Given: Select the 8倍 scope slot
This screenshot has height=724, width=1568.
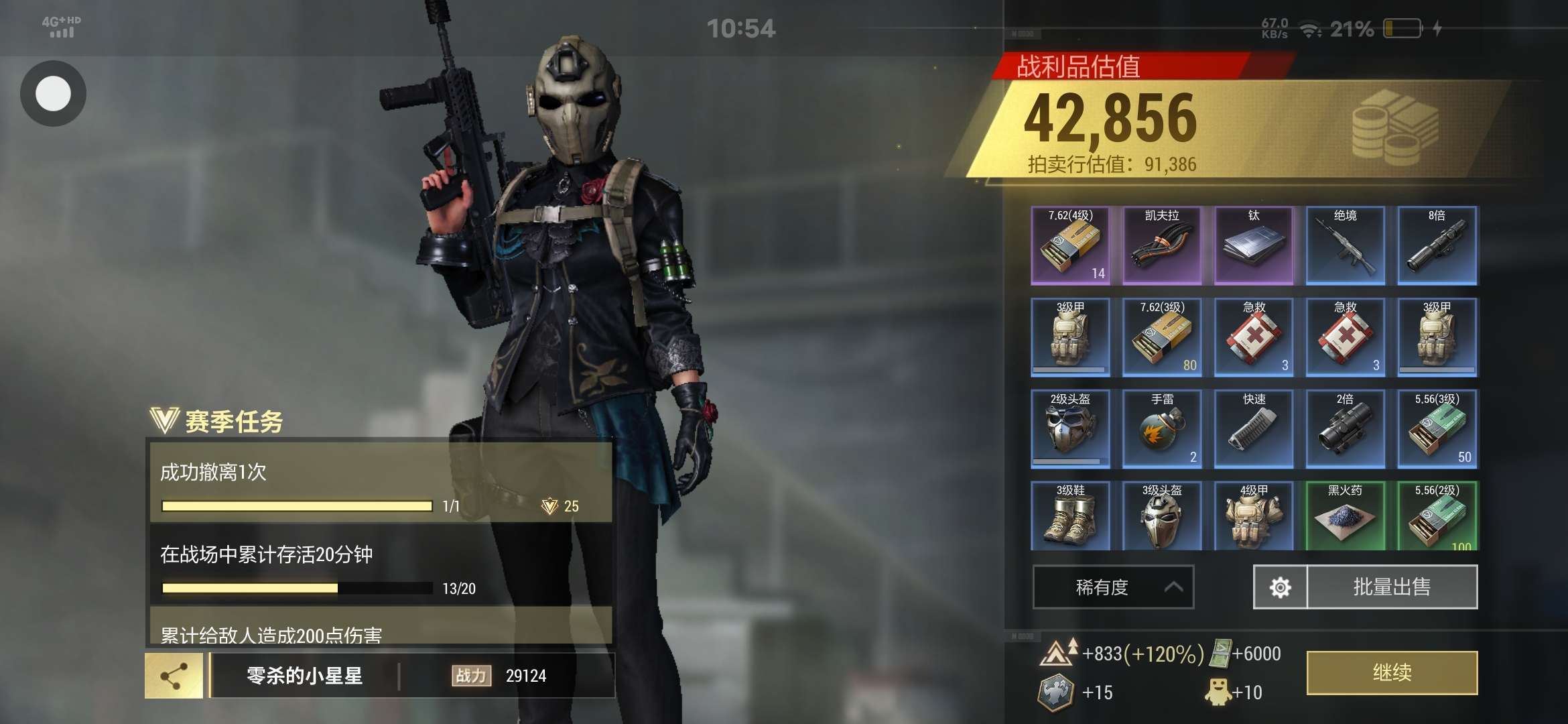Looking at the screenshot, I should (x=1437, y=245).
